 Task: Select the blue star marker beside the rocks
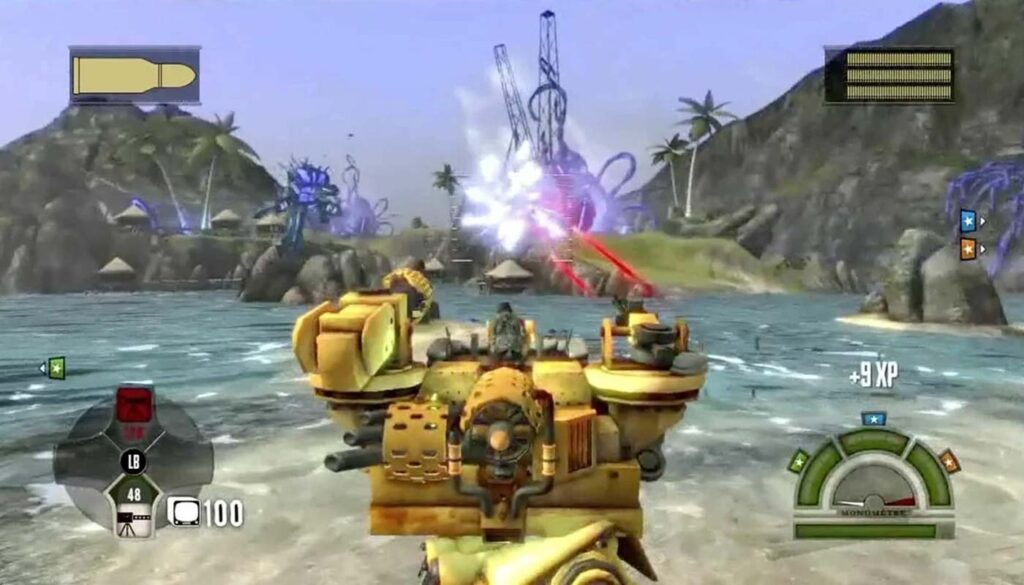point(967,220)
